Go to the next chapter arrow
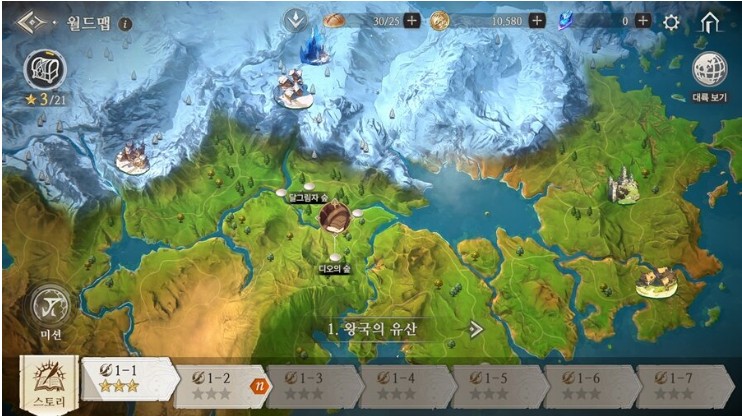742x416 pixels. (x=476, y=329)
